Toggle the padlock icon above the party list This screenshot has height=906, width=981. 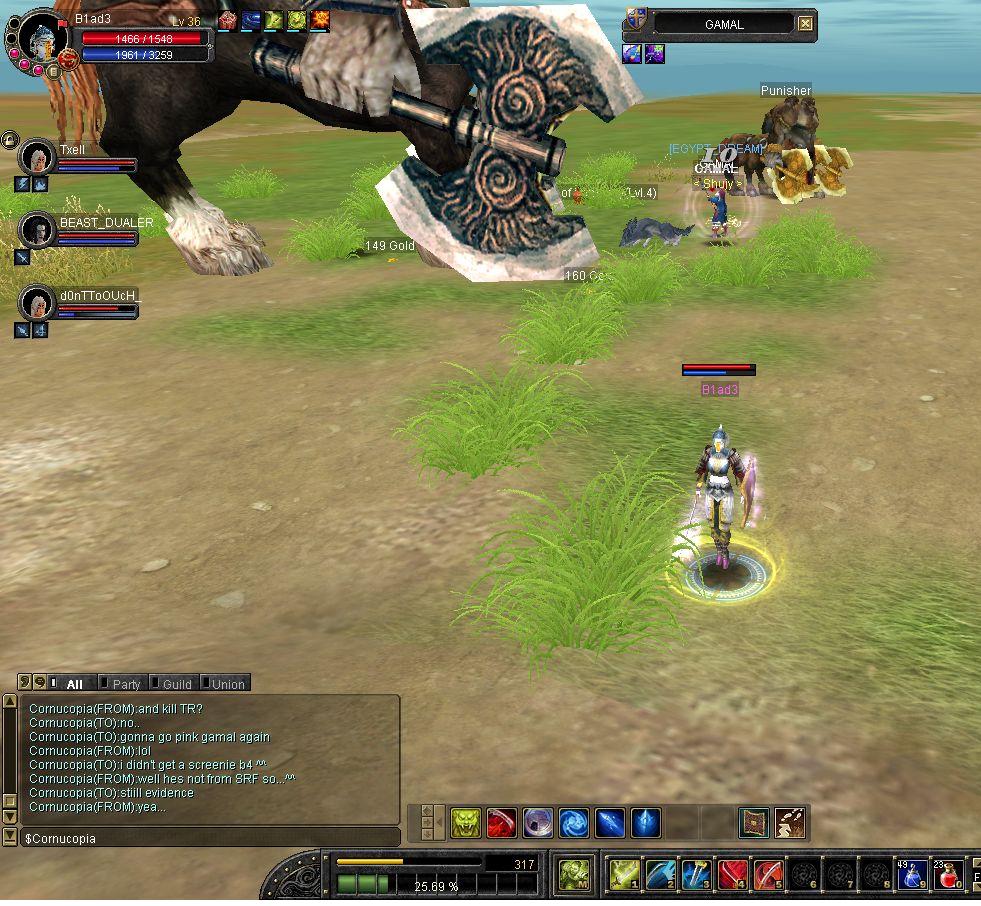click(x=9, y=138)
